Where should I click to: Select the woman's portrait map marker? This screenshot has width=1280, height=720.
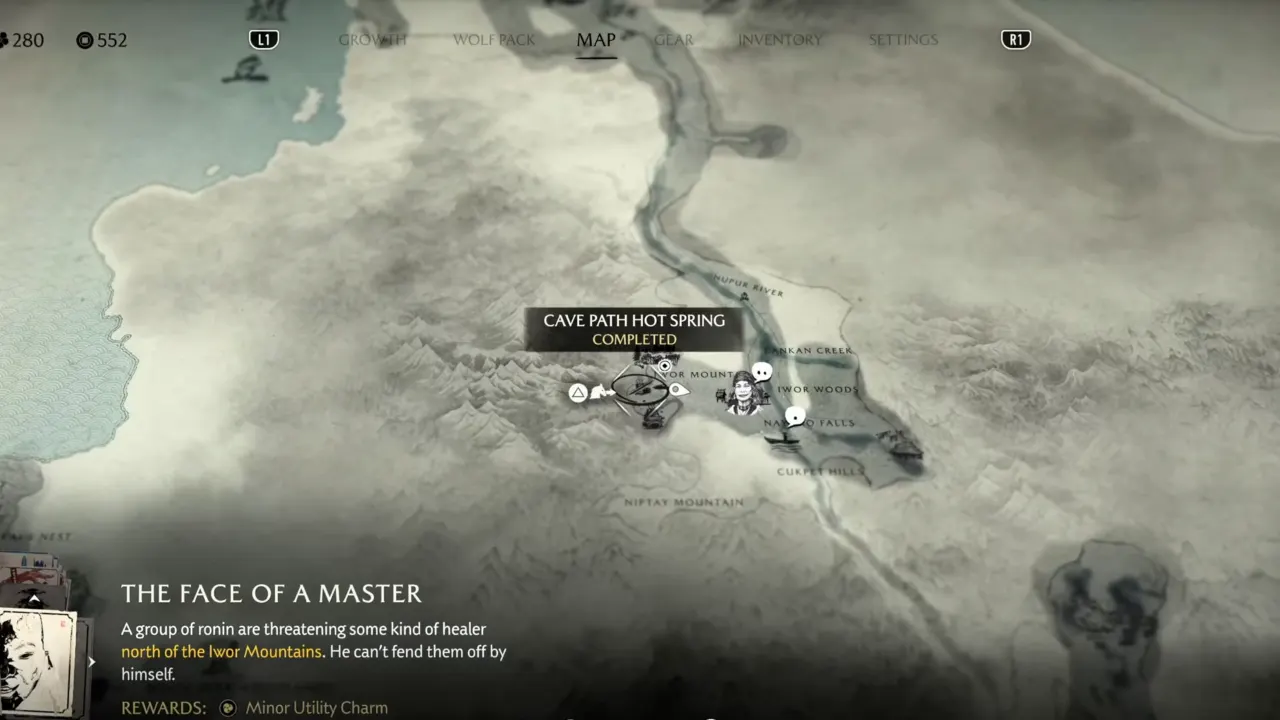click(743, 394)
